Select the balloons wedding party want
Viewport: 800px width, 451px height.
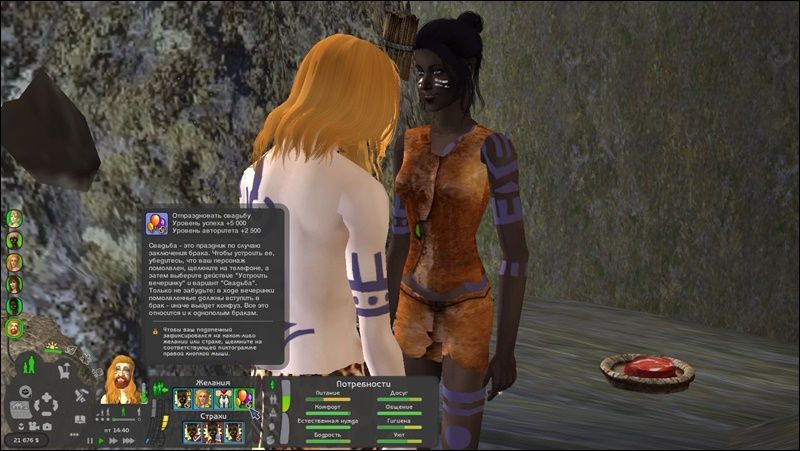(243, 399)
